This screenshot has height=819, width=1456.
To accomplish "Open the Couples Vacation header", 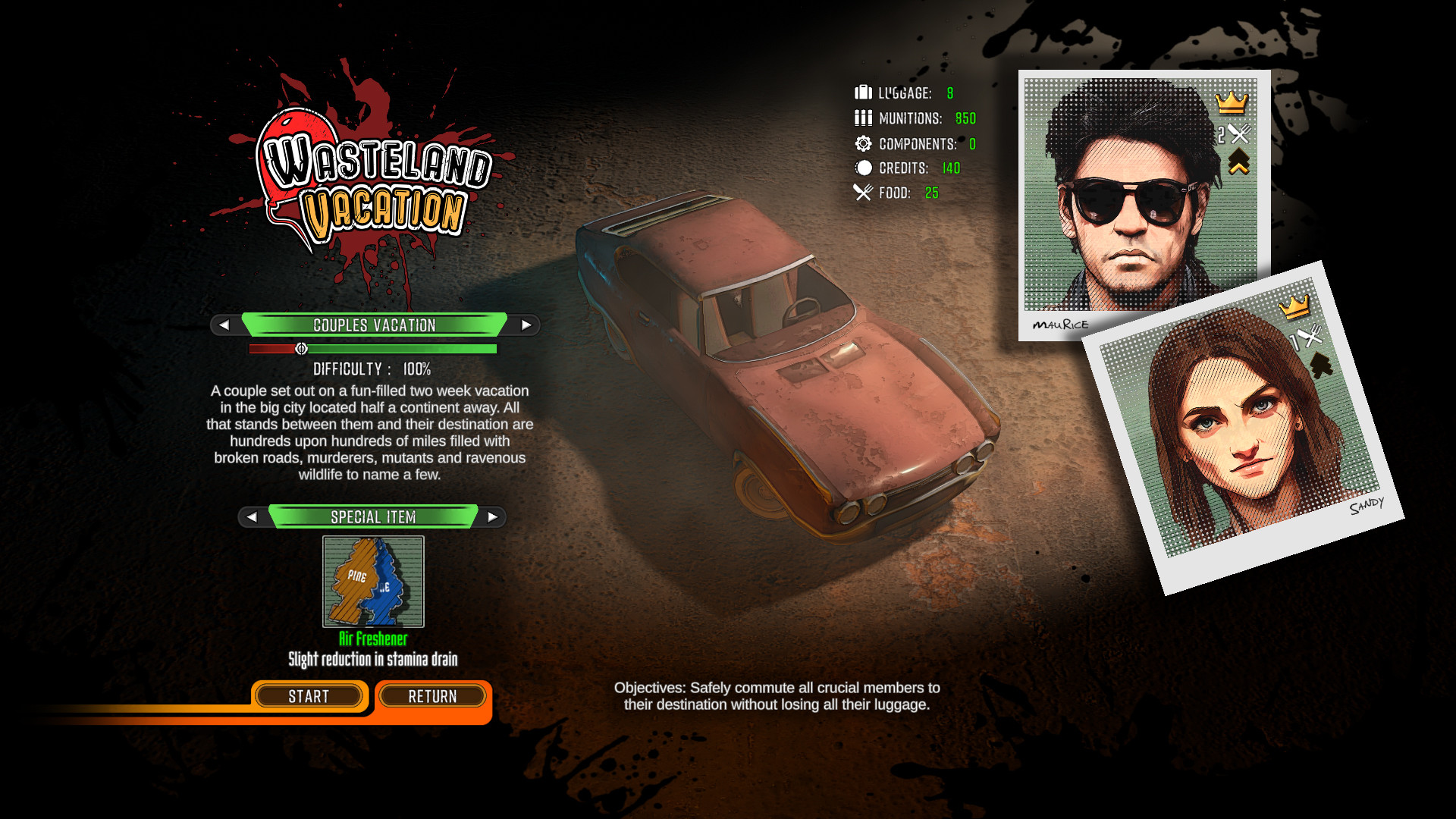I will pyautogui.click(x=373, y=325).
